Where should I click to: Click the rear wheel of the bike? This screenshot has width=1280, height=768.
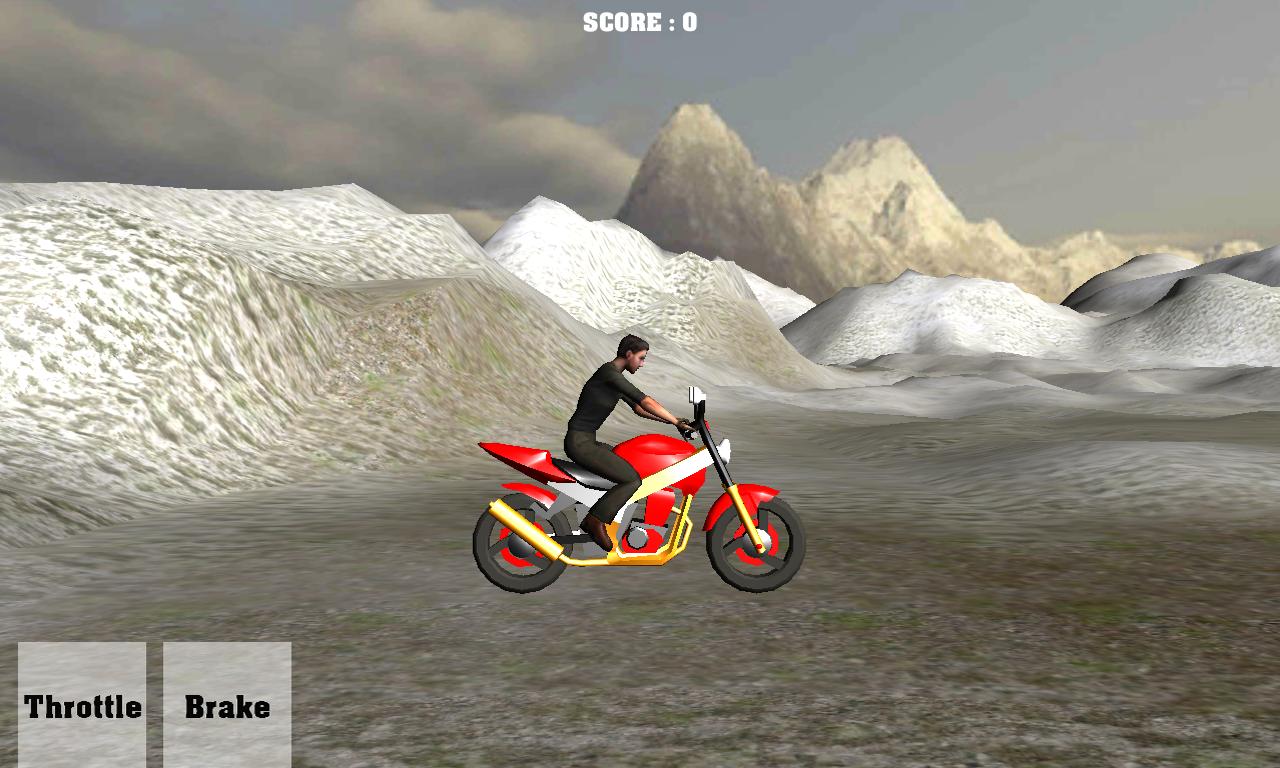(520, 545)
